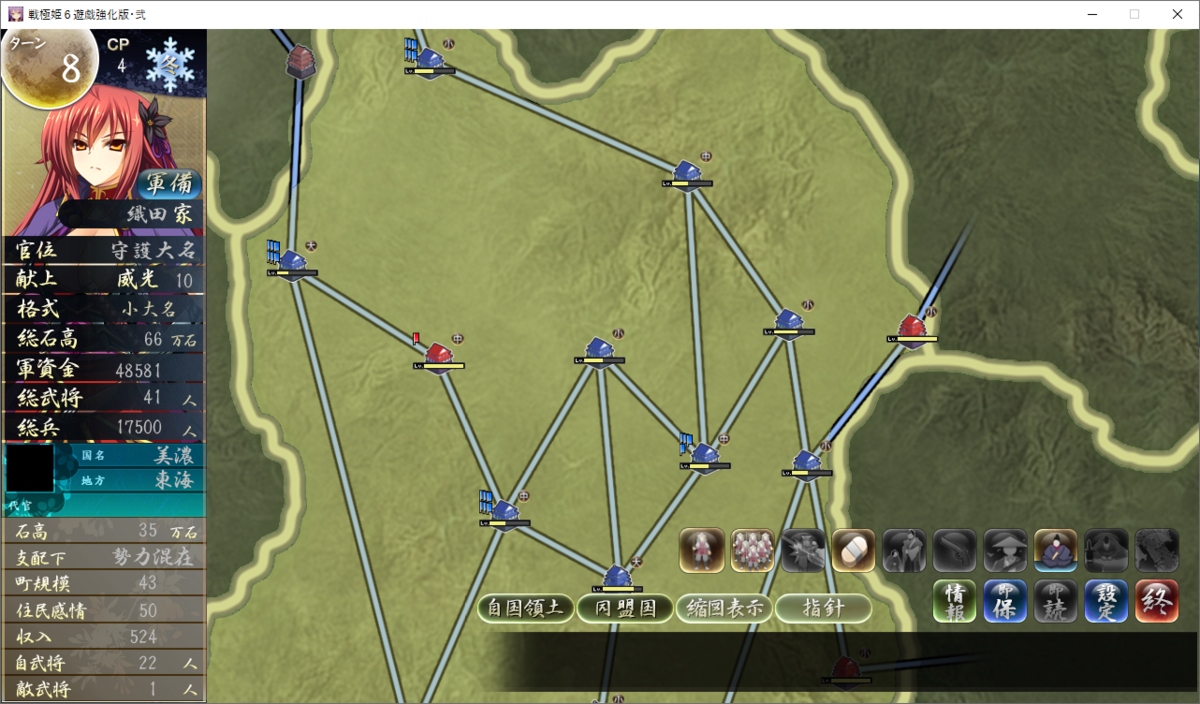The height and width of the screenshot is (704, 1200).
Task: Select the court noble command icon
Action: (x=1055, y=550)
